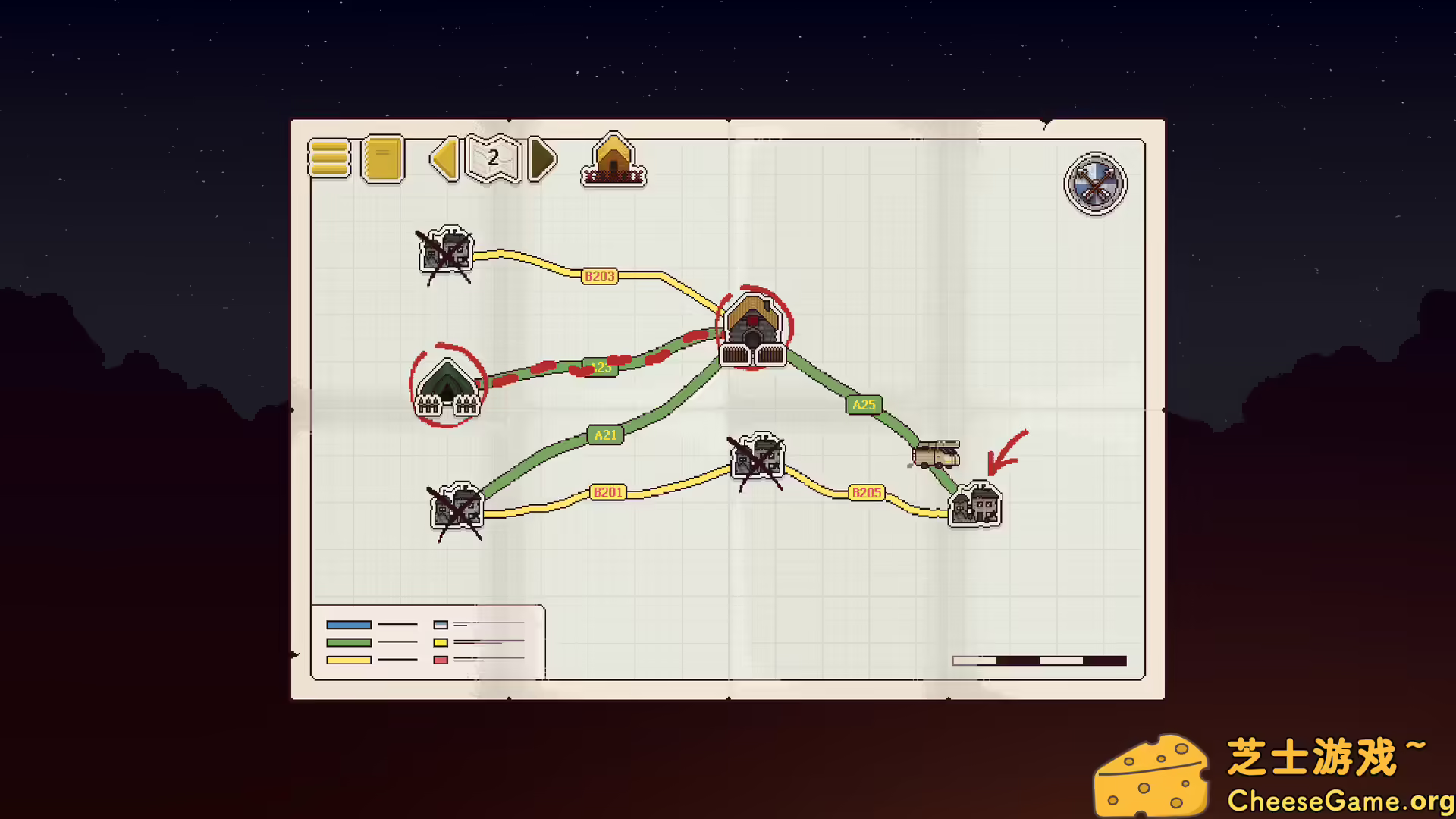Screen dimensions: 1456x819
Task: Open the yellow journal icon
Action: click(382, 159)
